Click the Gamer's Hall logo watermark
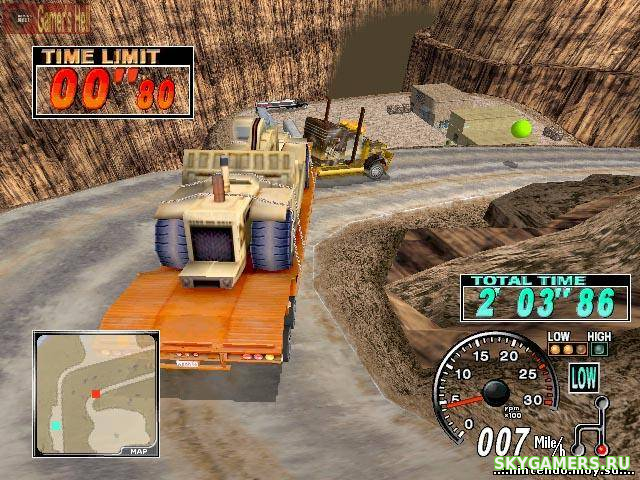Viewport: 640px width, 480px height. [45, 16]
